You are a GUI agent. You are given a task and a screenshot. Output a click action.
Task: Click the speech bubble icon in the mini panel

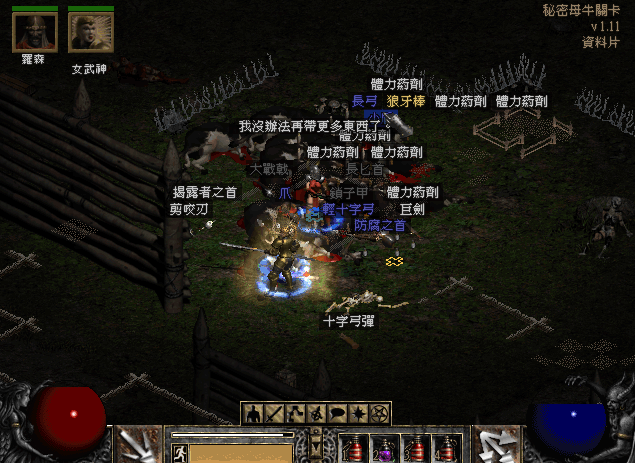coord(337,413)
